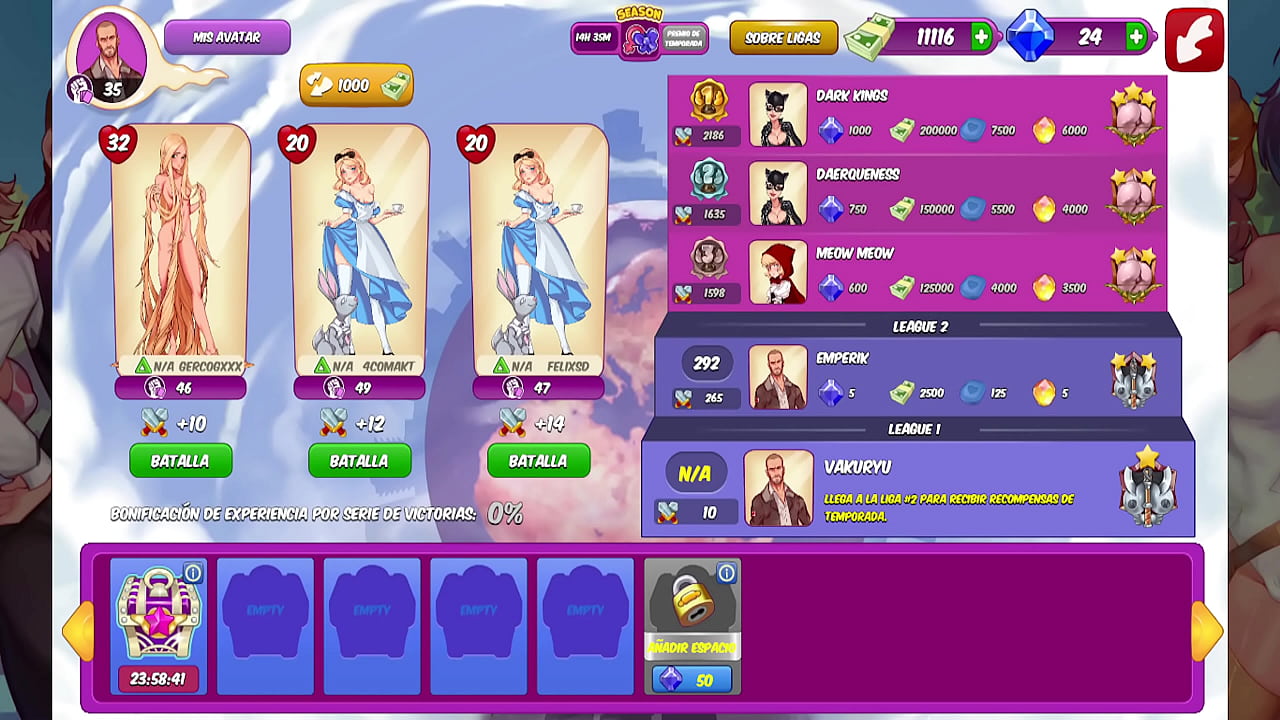Unlock the padlocked Añadir Espacio slot
Viewport: 1280px width, 720px height.
[x=691, y=600]
